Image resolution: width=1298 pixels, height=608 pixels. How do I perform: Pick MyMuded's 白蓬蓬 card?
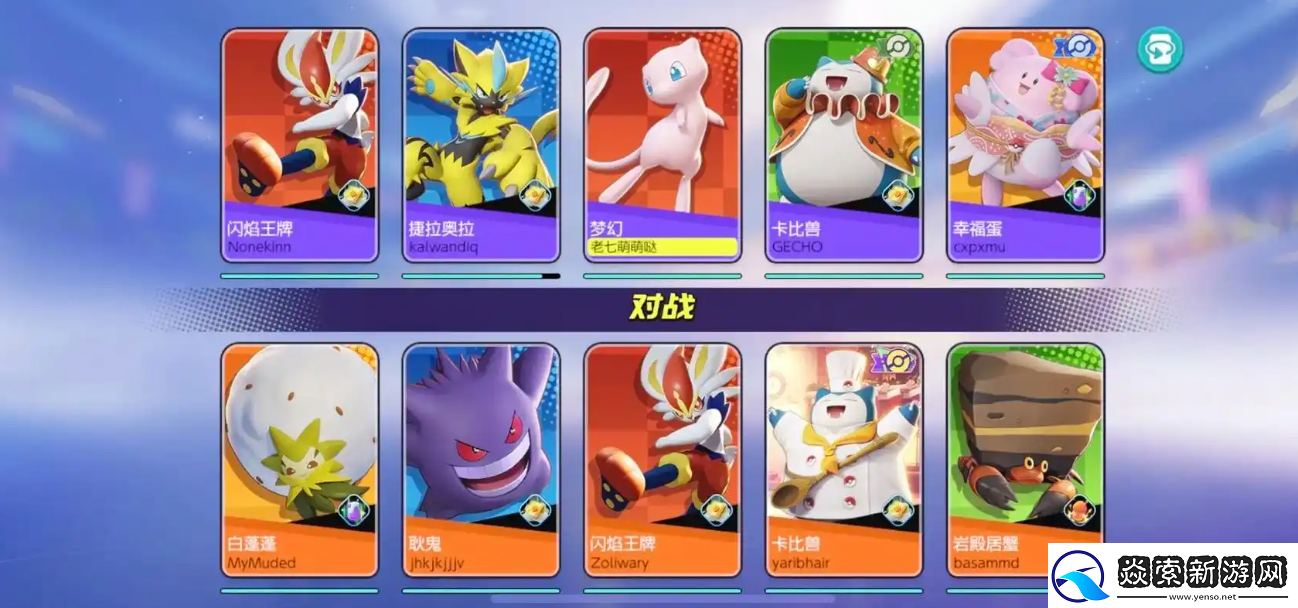pos(300,460)
